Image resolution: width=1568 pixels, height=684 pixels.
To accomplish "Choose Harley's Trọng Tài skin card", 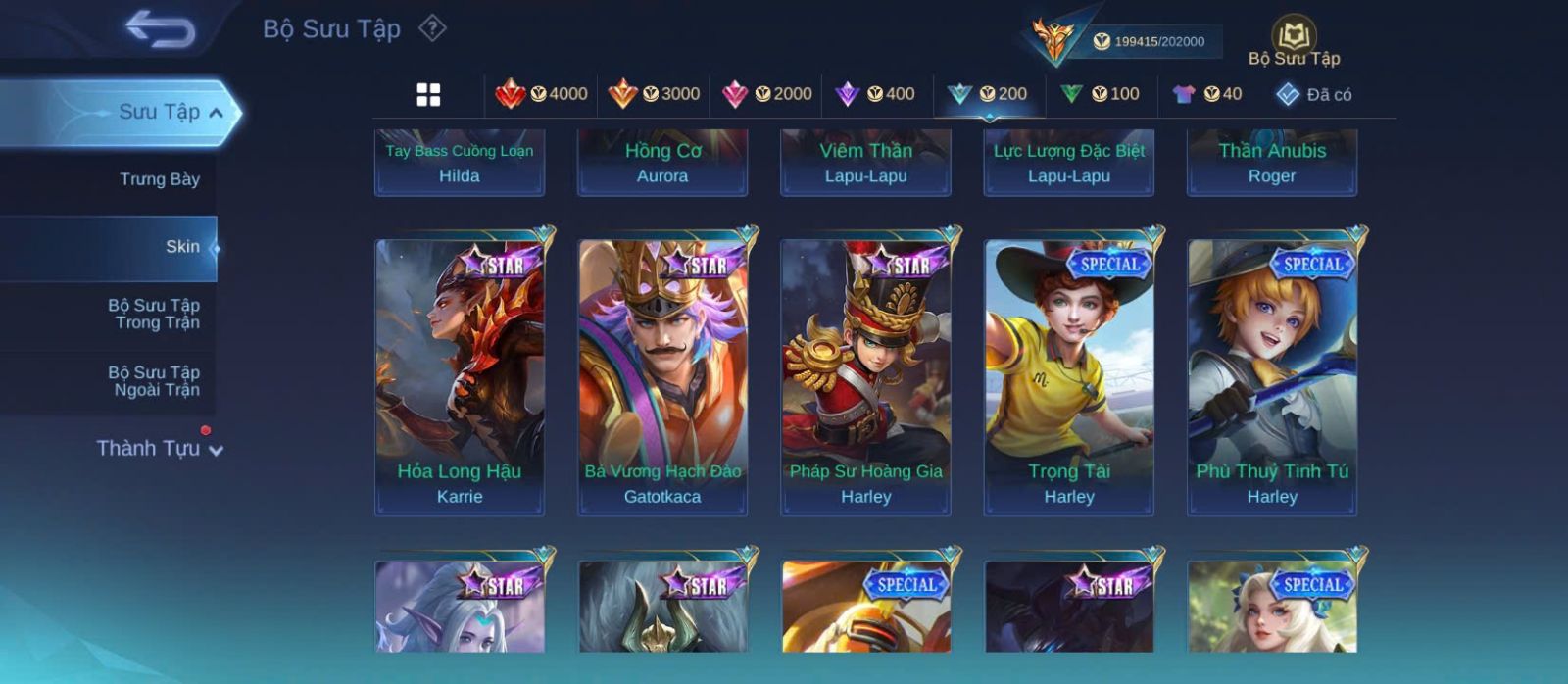I will 1069,377.
